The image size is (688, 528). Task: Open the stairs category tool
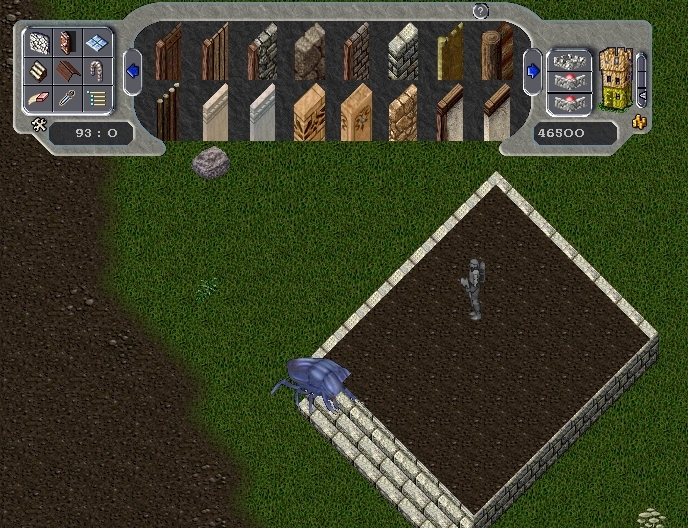pyautogui.click(x=40, y=71)
